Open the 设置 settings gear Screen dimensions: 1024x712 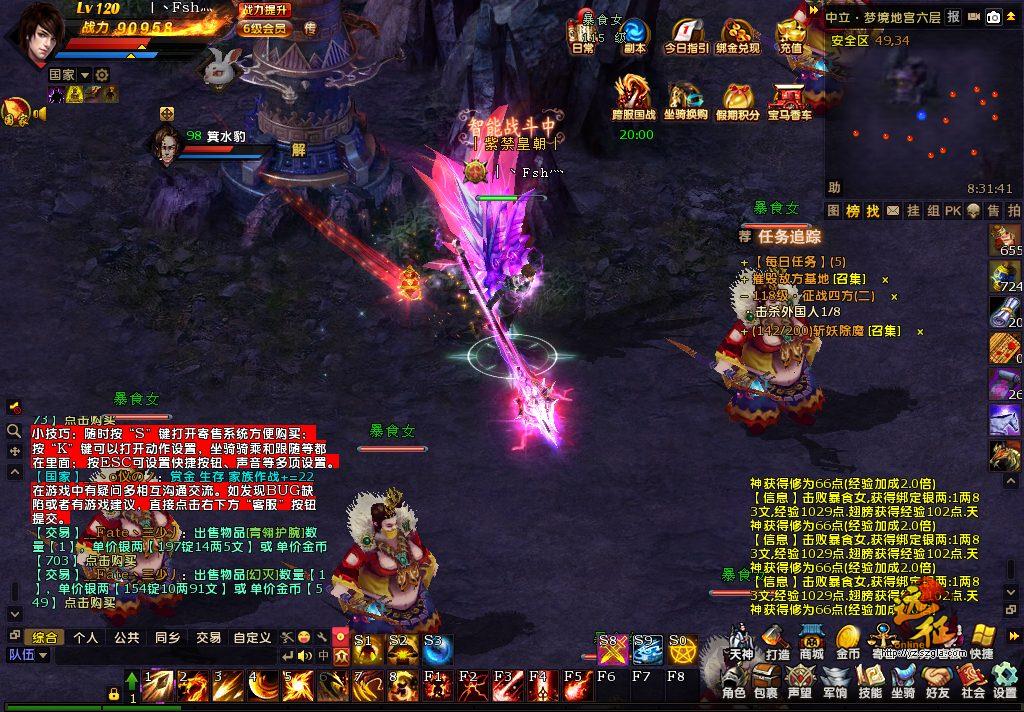pos(1005,680)
